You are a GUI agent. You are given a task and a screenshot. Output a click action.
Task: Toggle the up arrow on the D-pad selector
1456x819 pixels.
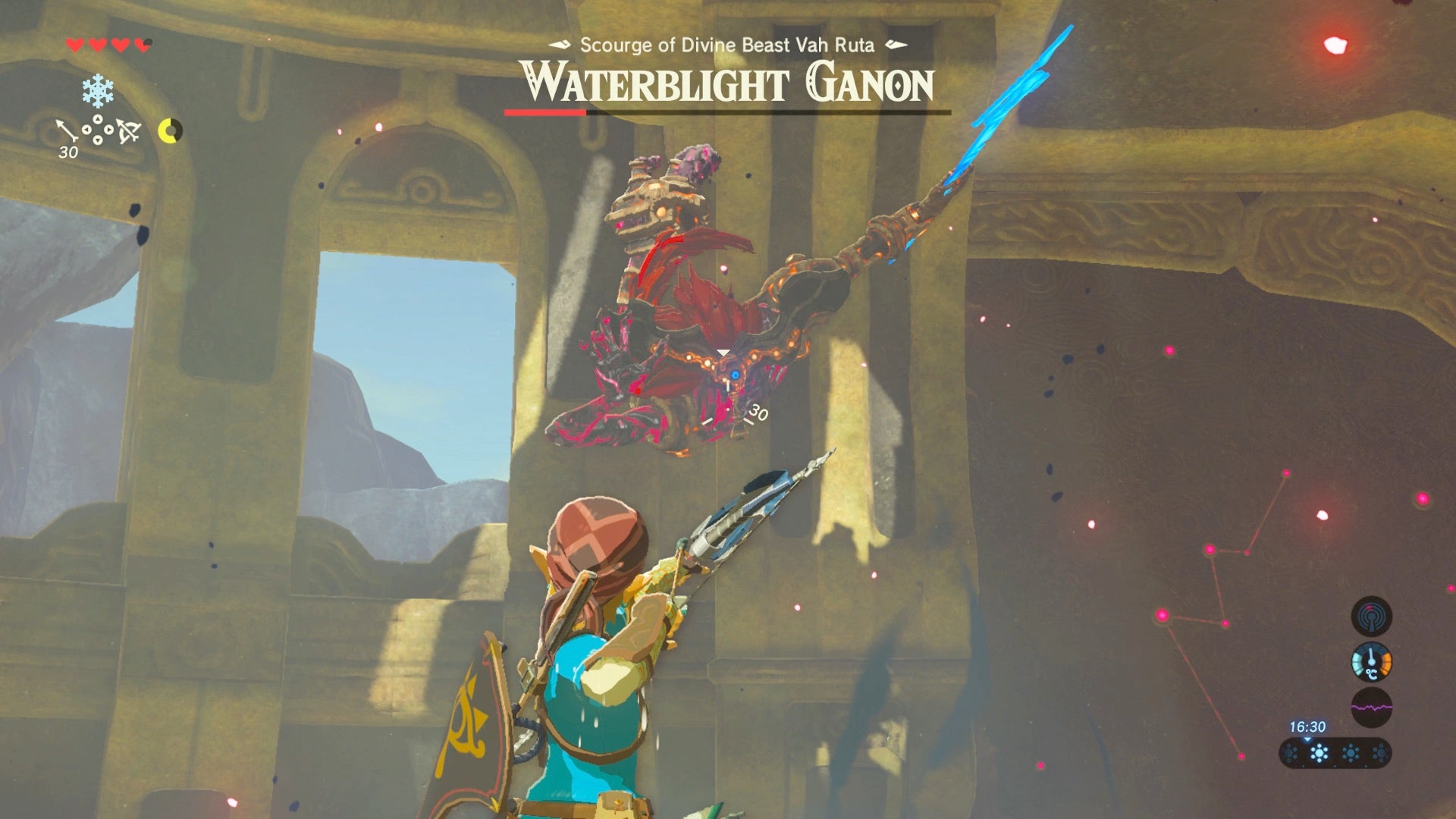98,118
